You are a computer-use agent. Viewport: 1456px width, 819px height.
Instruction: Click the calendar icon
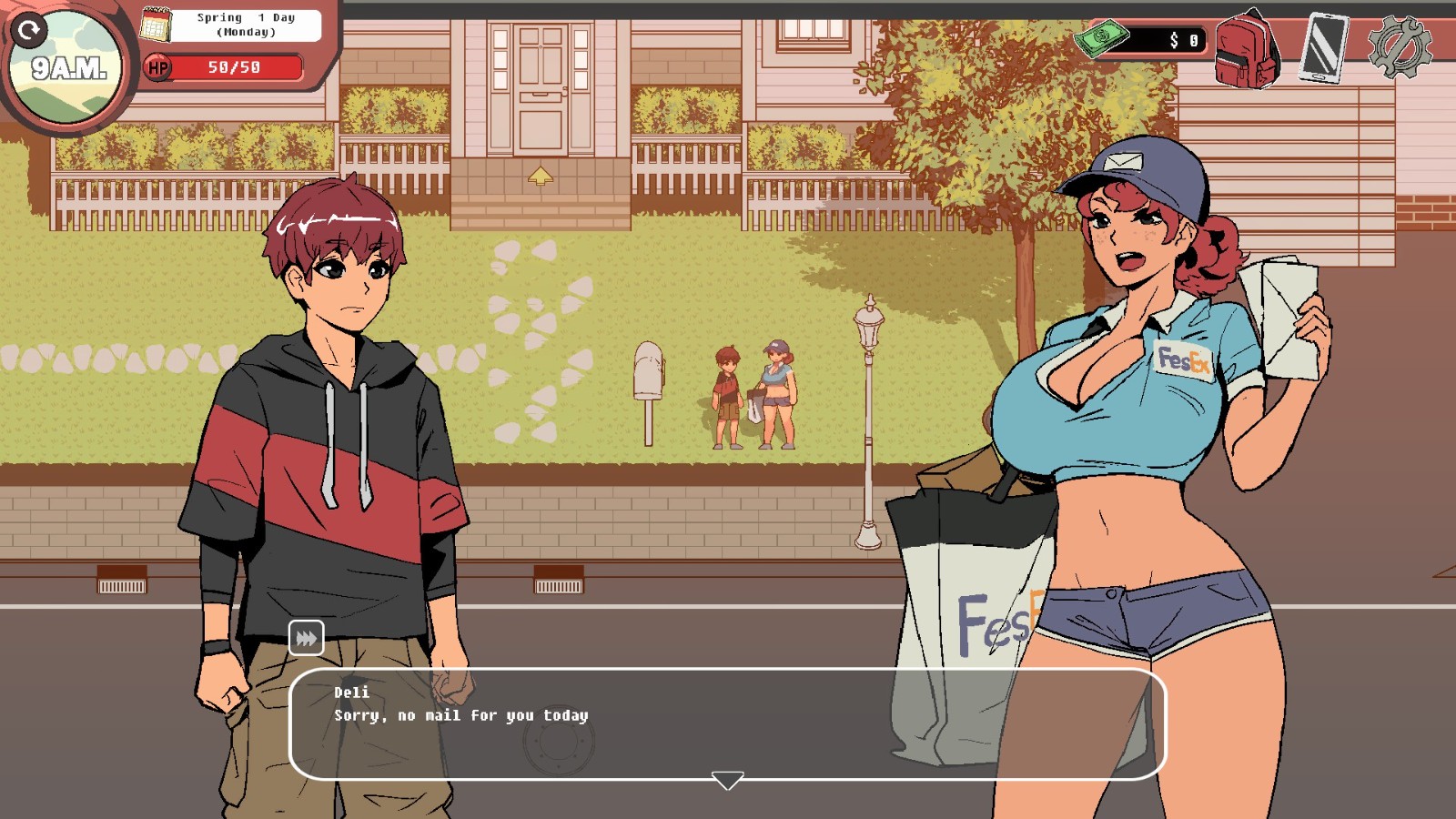point(156,25)
